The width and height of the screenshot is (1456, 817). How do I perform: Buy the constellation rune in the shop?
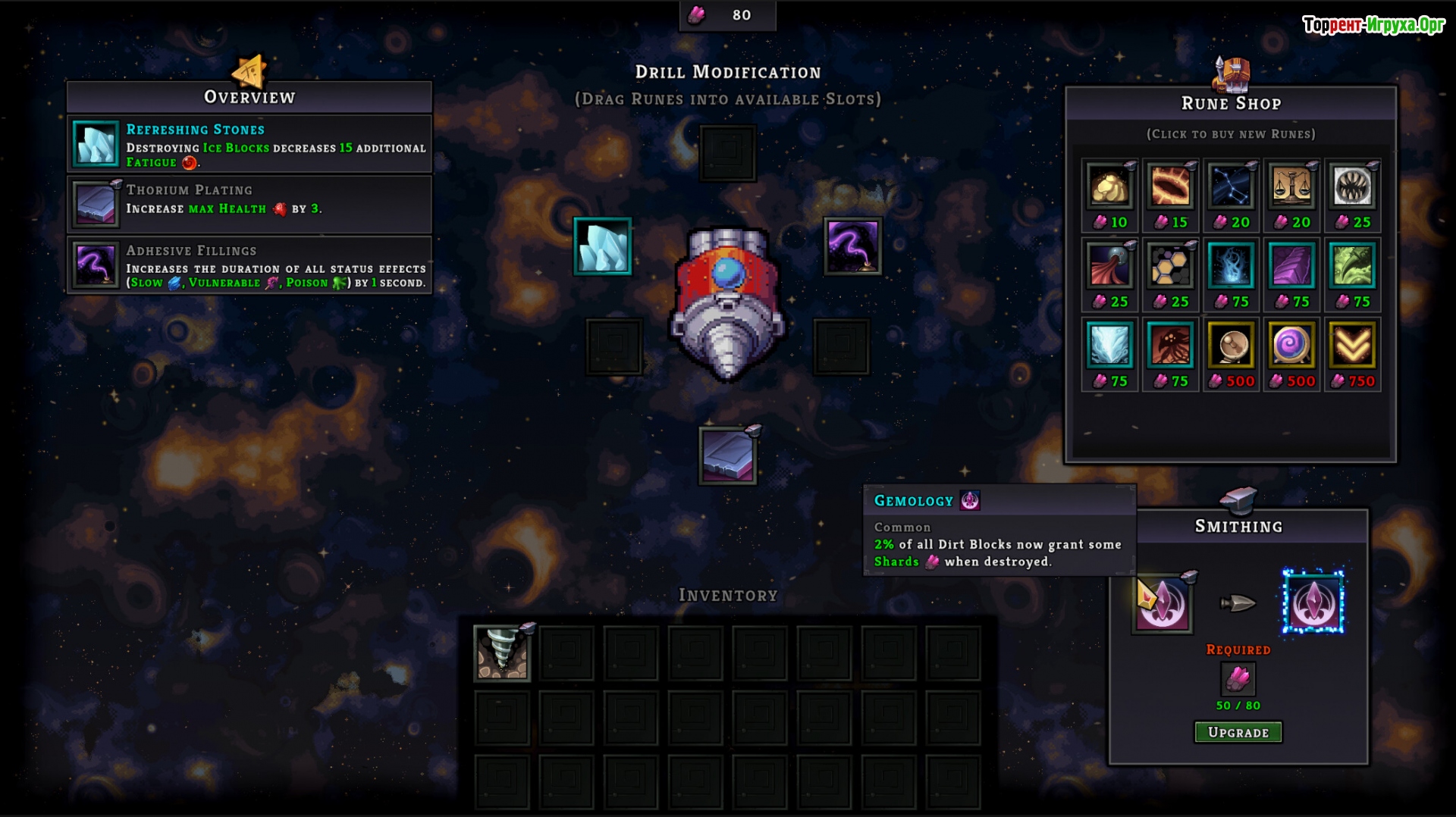point(1231,187)
